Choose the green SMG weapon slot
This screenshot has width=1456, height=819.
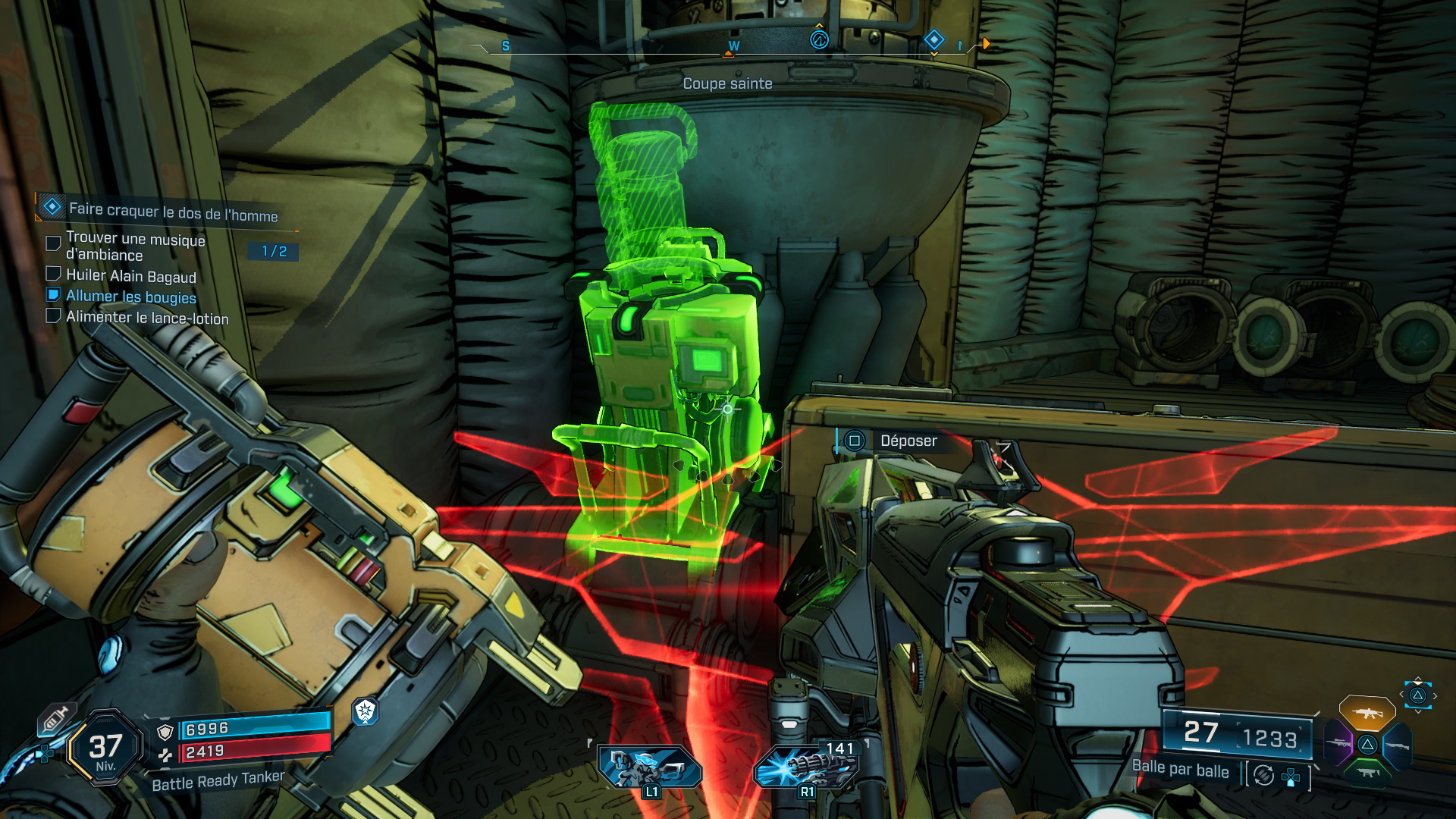click(x=1367, y=772)
